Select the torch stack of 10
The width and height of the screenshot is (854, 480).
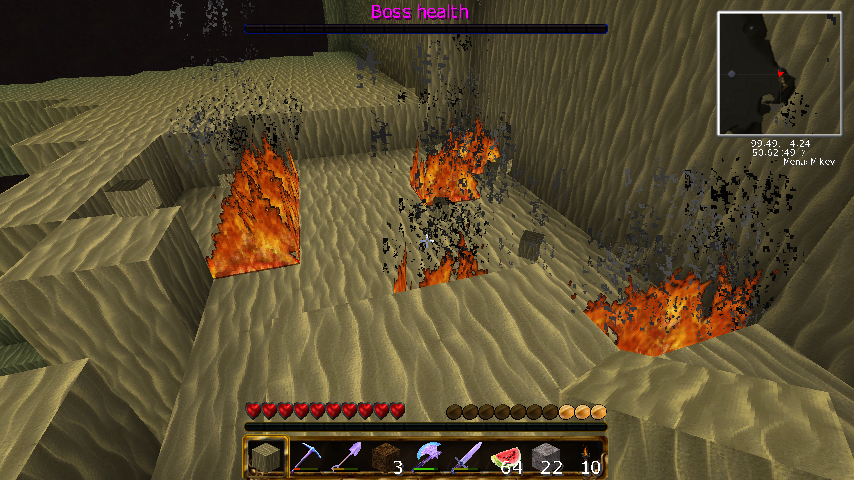point(585,458)
